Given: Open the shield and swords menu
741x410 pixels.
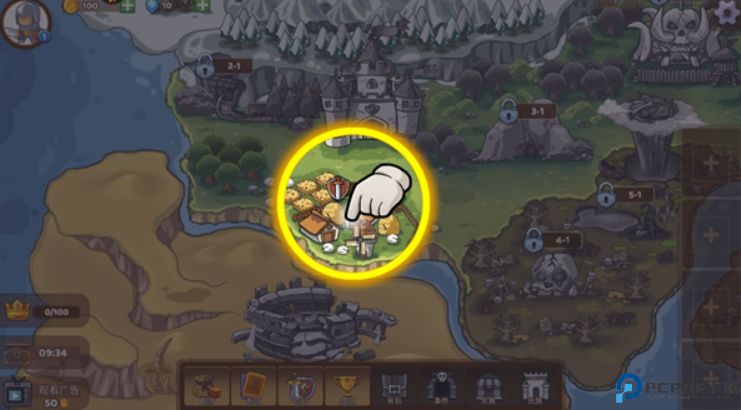Looking at the screenshot, I should (299, 386).
